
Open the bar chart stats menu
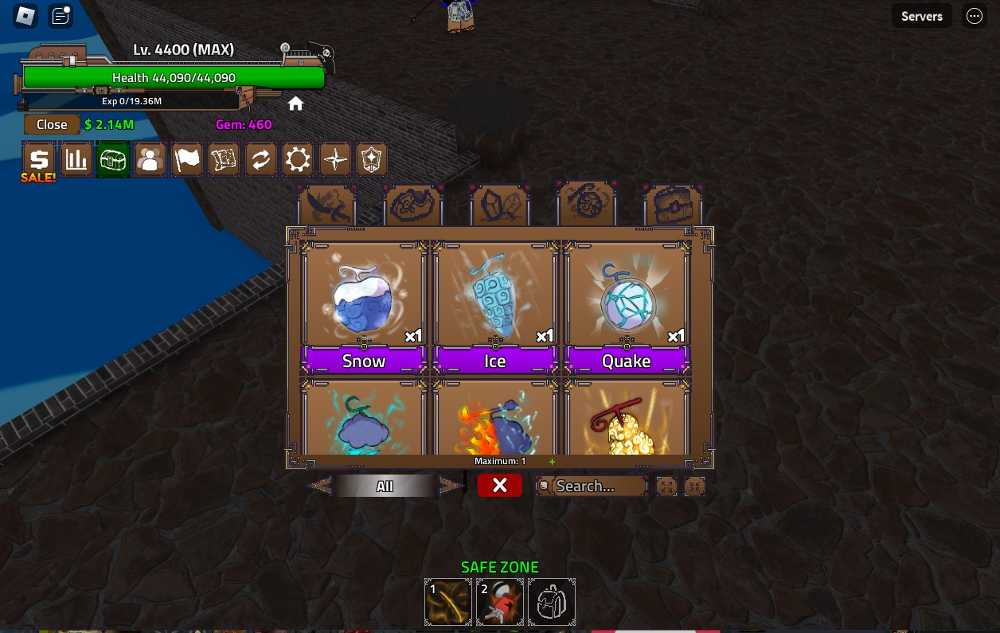tap(76, 160)
